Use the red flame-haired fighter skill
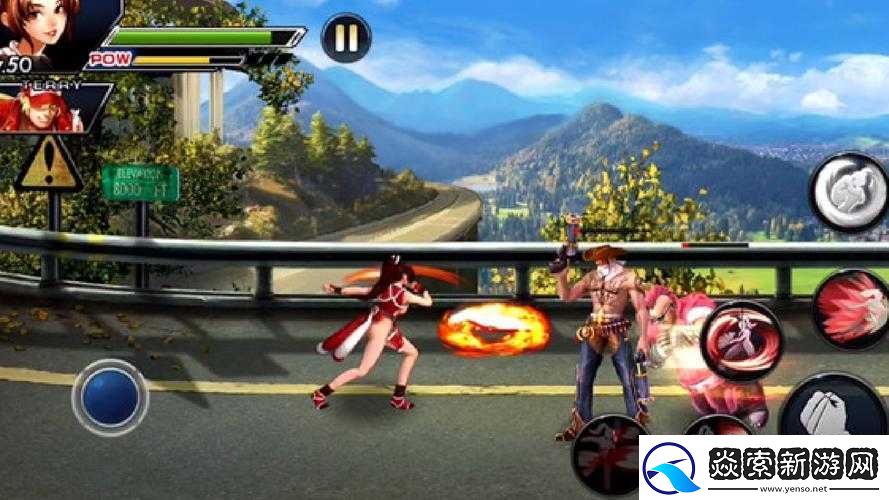This screenshot has height=500, width=889. tap(850, 308)
